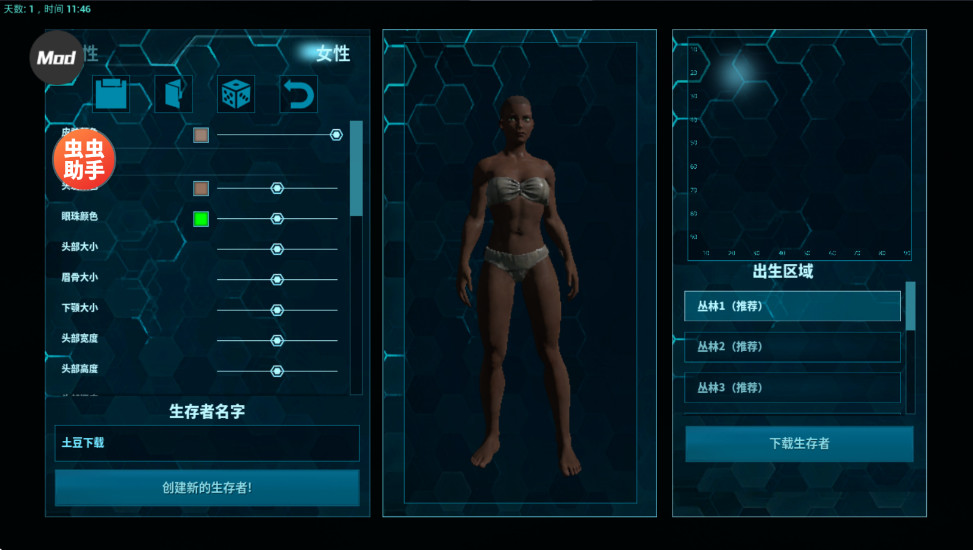Click the survivor name input field
The height and width of the screenshot is (550, 973).
pyautogui.click(x=207, y=443)
